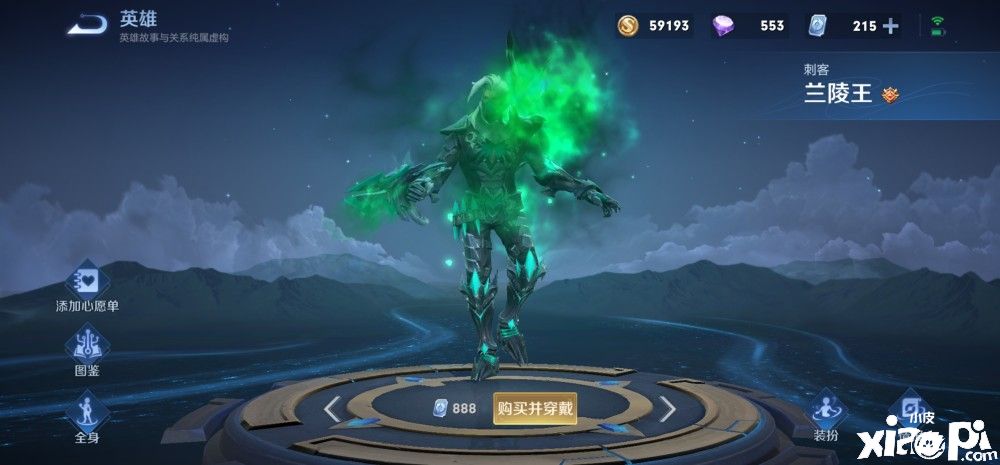
Task: Click the gold coin currency icon
Action: click(629, 26)
